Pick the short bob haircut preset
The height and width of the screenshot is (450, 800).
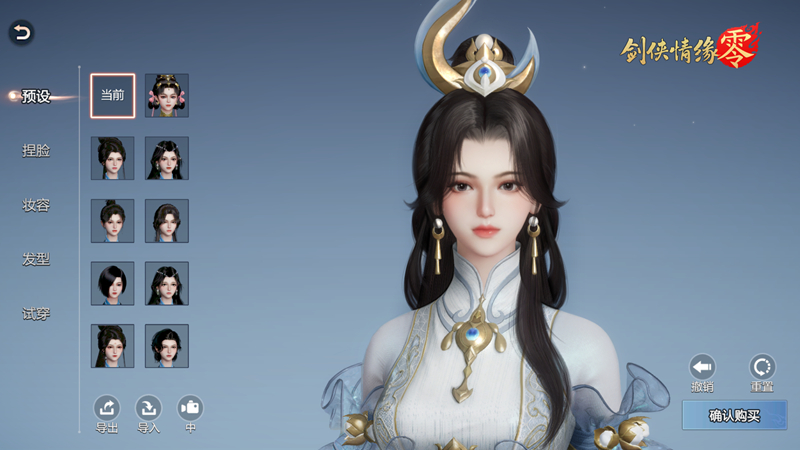coord(112,283)
